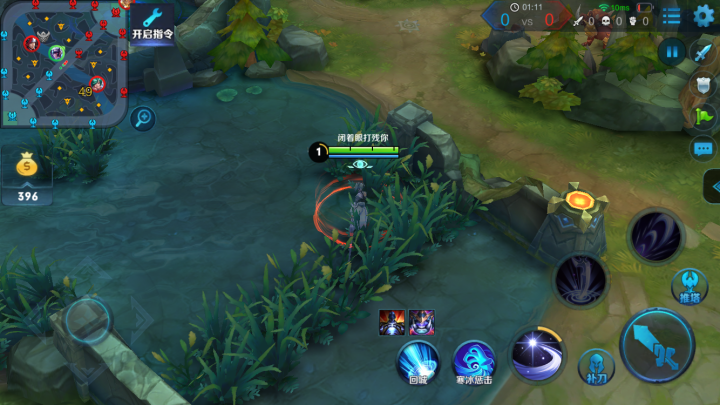This screenshot has height=405, width=720.
Task: Open the chat bubble quick messages
Action: pyautogui.click(x=703, y=149)
